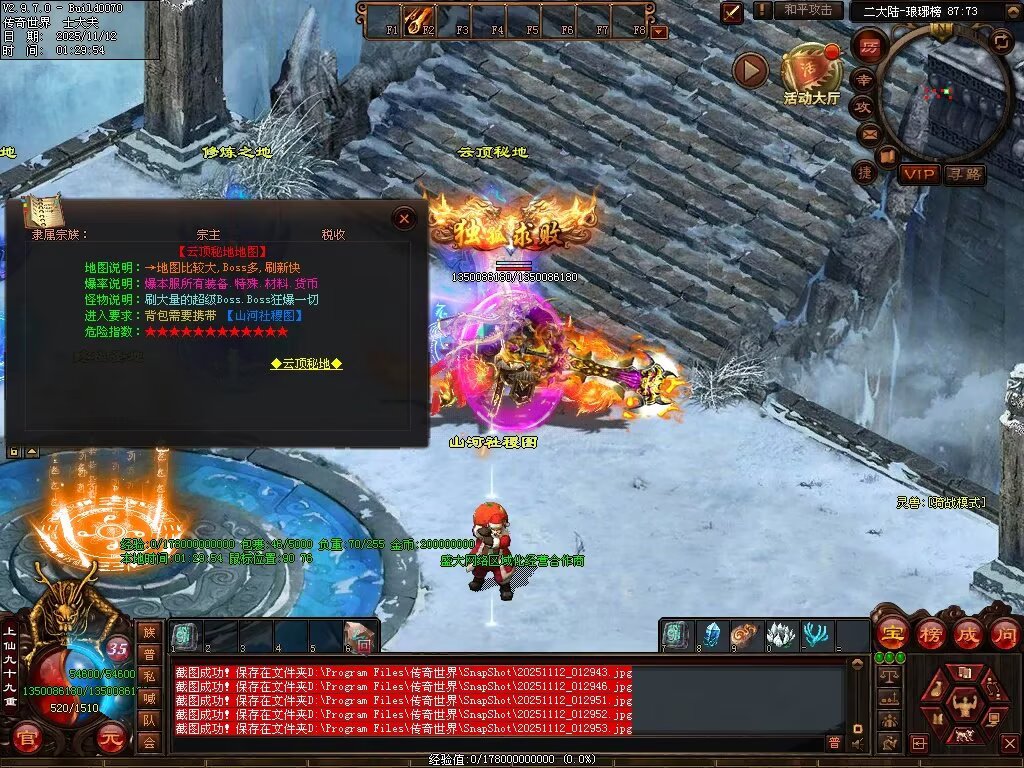Select the blue crystal item in slot 8
Screen dimensions: 1024x768
tap(711, 635)
